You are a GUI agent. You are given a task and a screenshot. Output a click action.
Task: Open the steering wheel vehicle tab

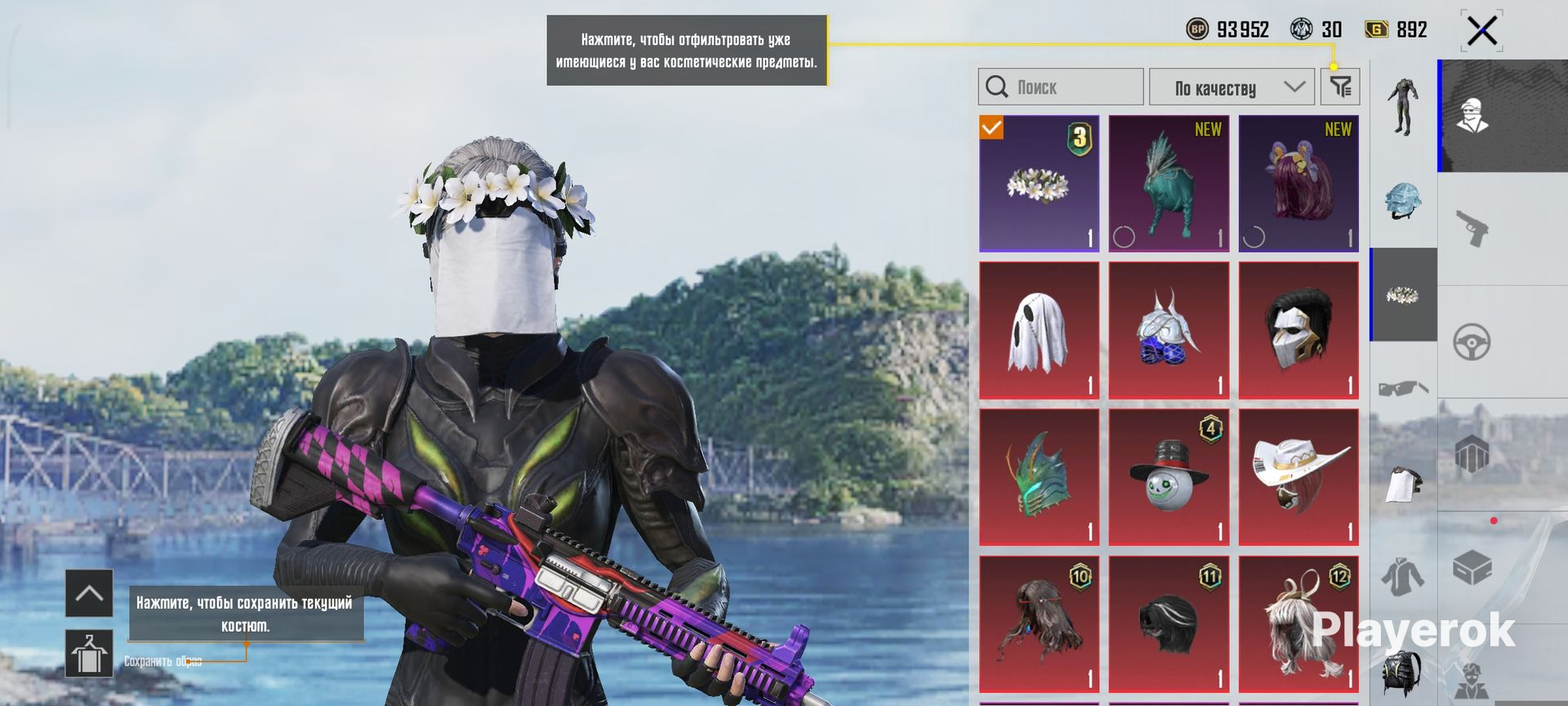pos(1472,342)
